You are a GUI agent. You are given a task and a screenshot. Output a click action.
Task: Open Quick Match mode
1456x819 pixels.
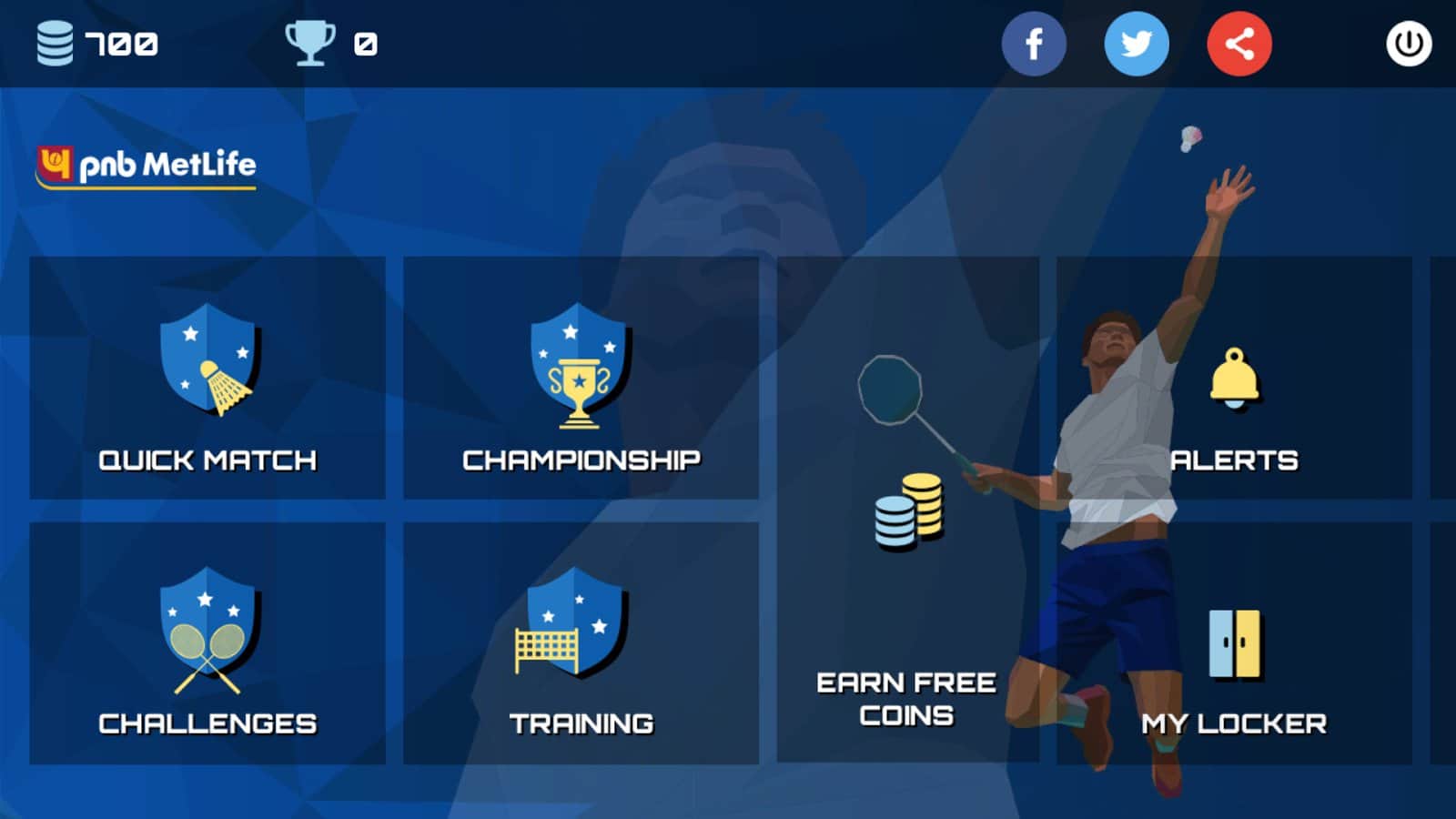point(207,460)
